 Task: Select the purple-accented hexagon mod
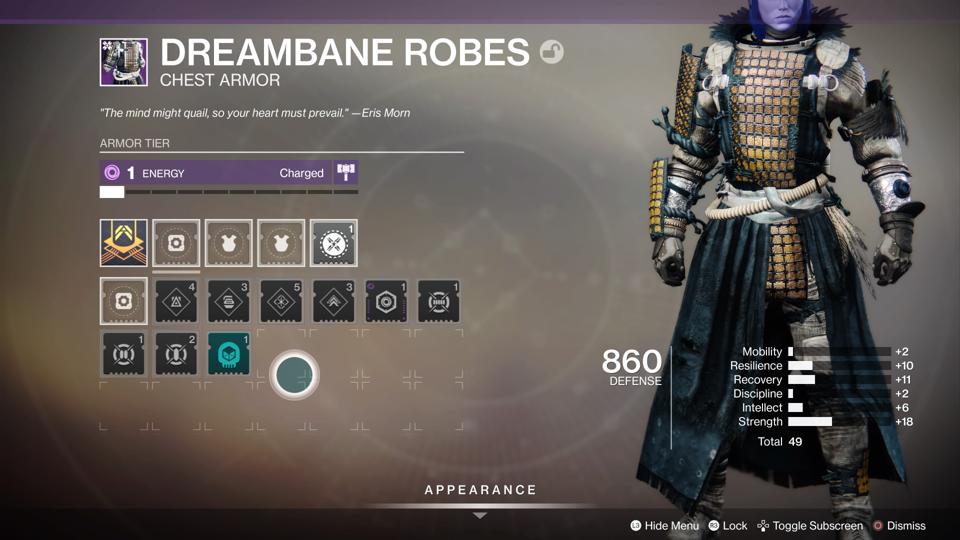[386, 301]
